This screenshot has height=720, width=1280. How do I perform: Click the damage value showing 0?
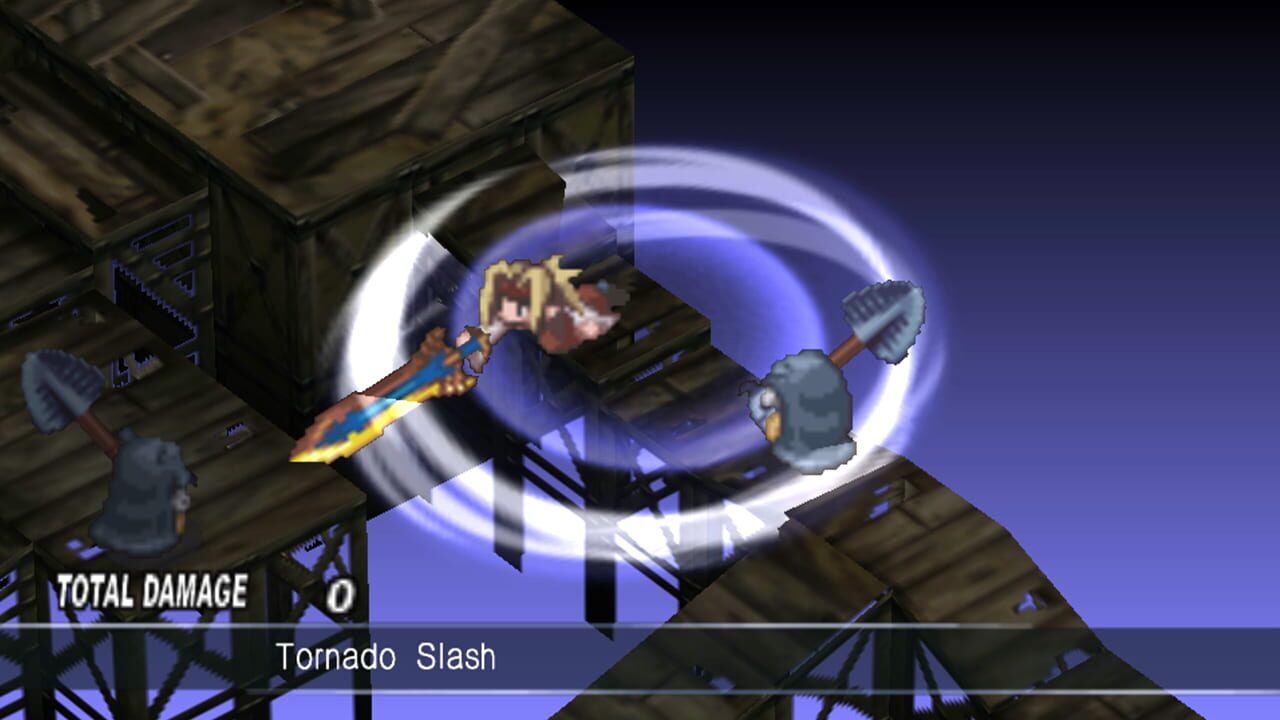click(341, 593)
